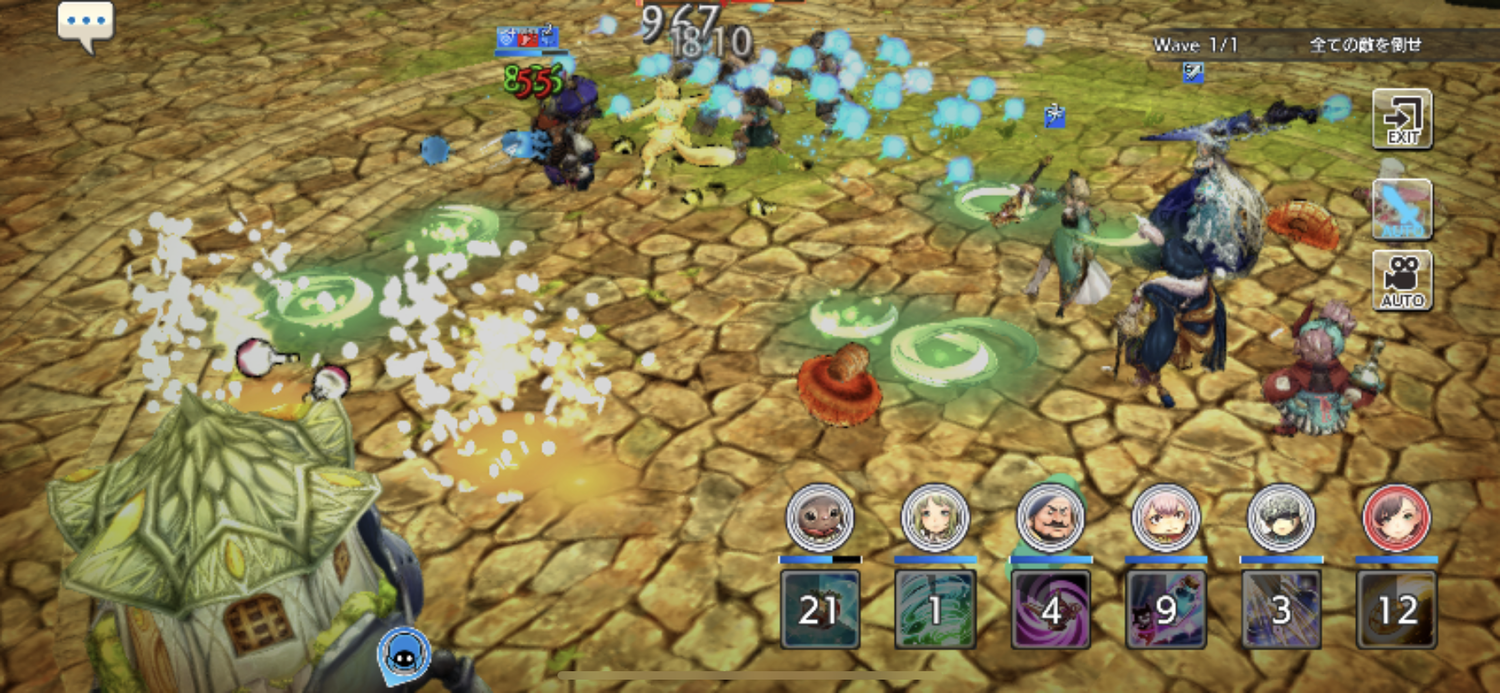Exit the battle with the EXIT button

[x=1402, y=119]
